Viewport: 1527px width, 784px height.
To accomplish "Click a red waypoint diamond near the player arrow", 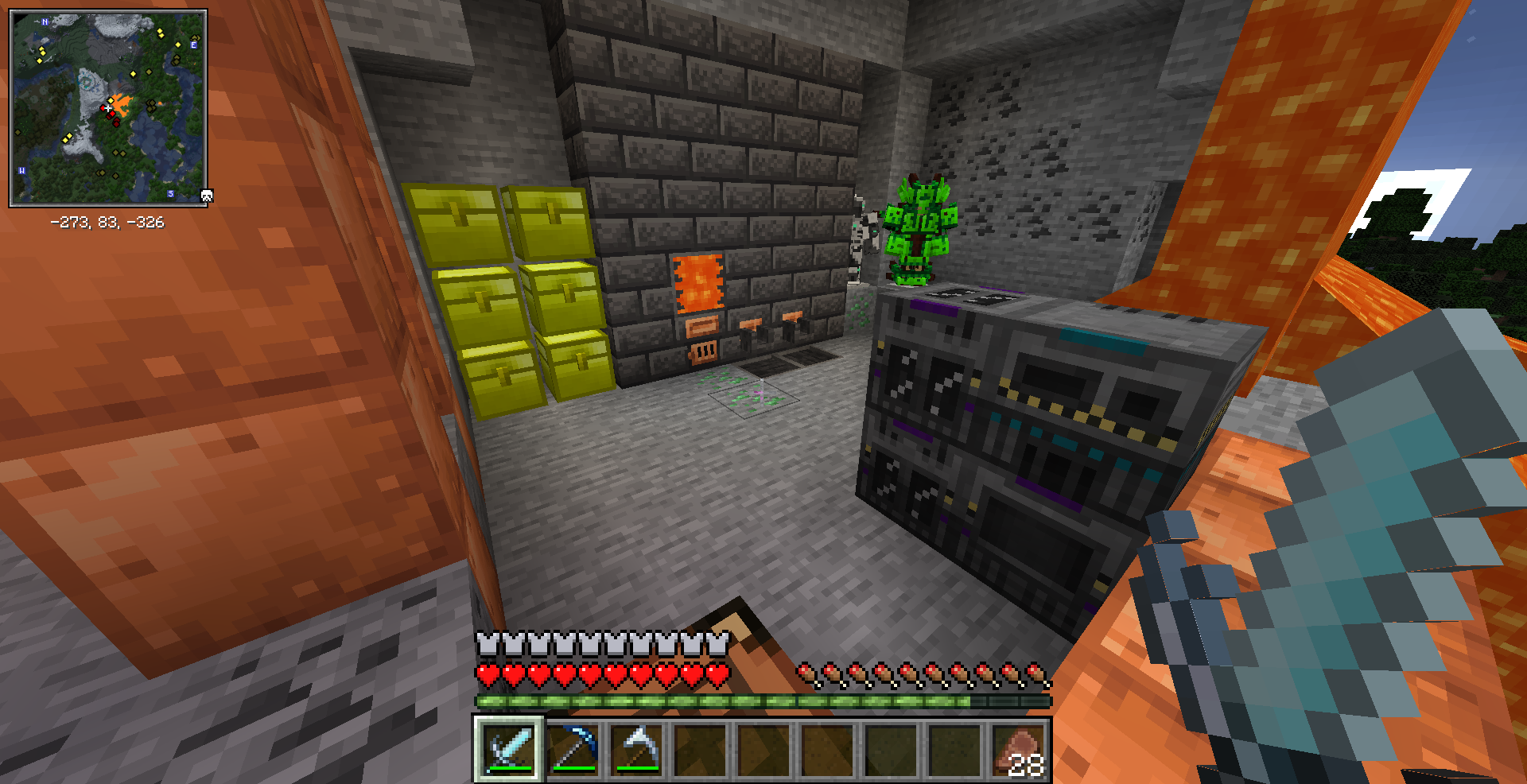I will (112, 114).
